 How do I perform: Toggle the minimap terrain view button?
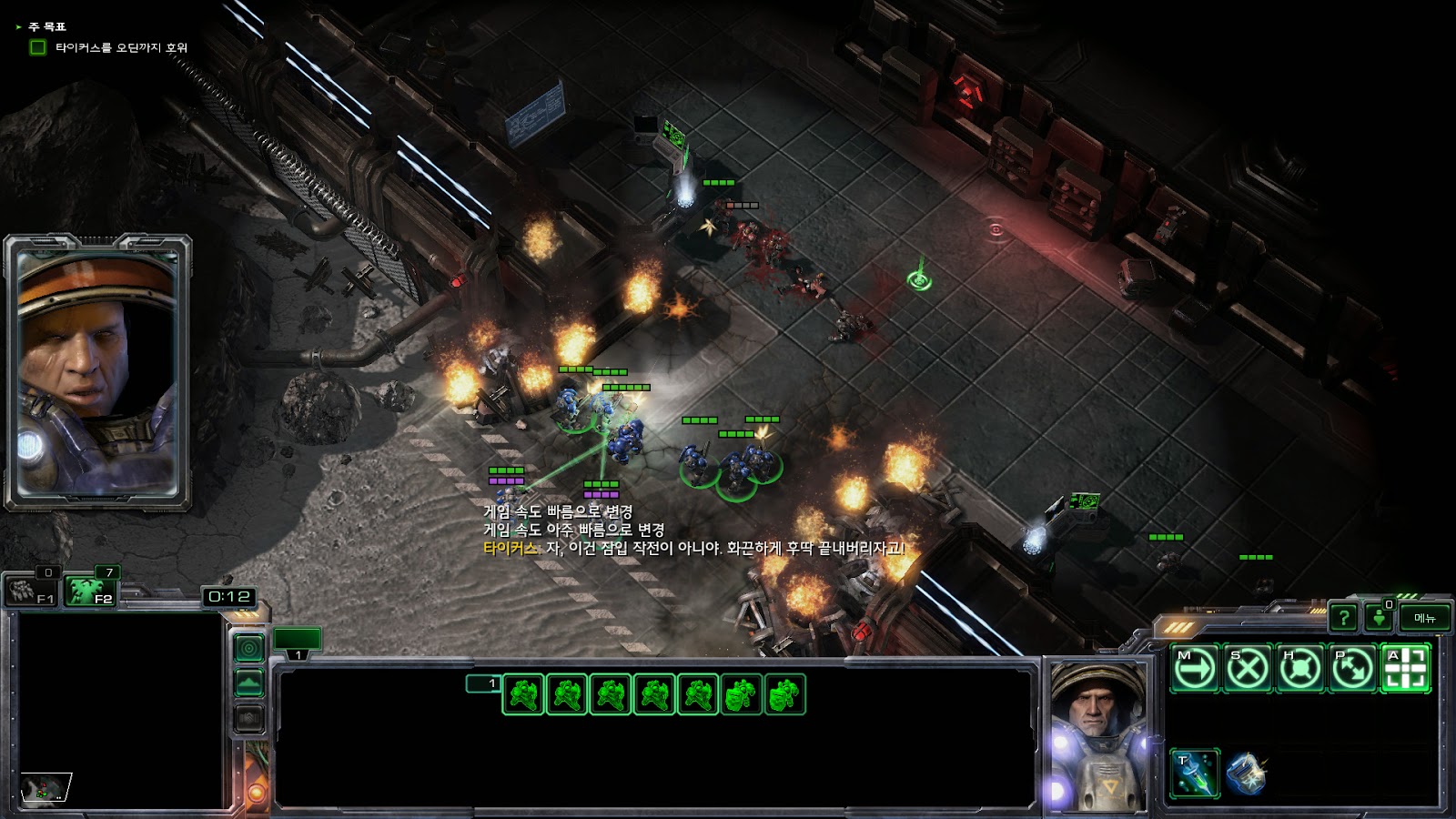pyautogui.click(x=249, y=682)
